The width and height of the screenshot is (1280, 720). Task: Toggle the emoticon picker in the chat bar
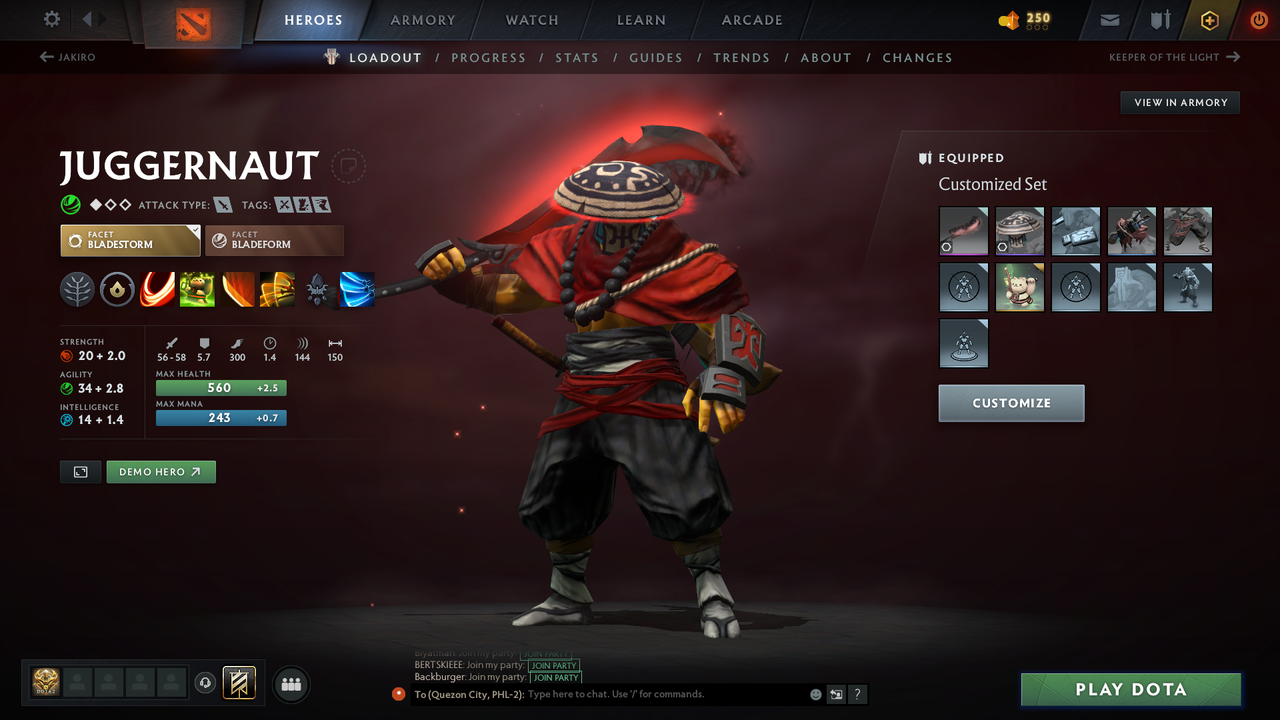click(x=815, y=694)
